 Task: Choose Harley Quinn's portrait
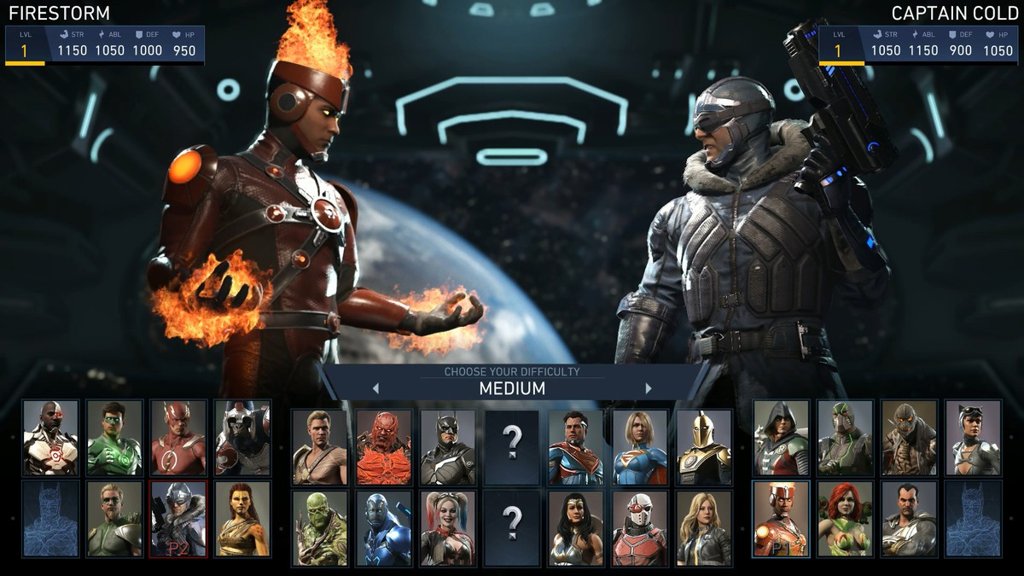pos(448,527)
